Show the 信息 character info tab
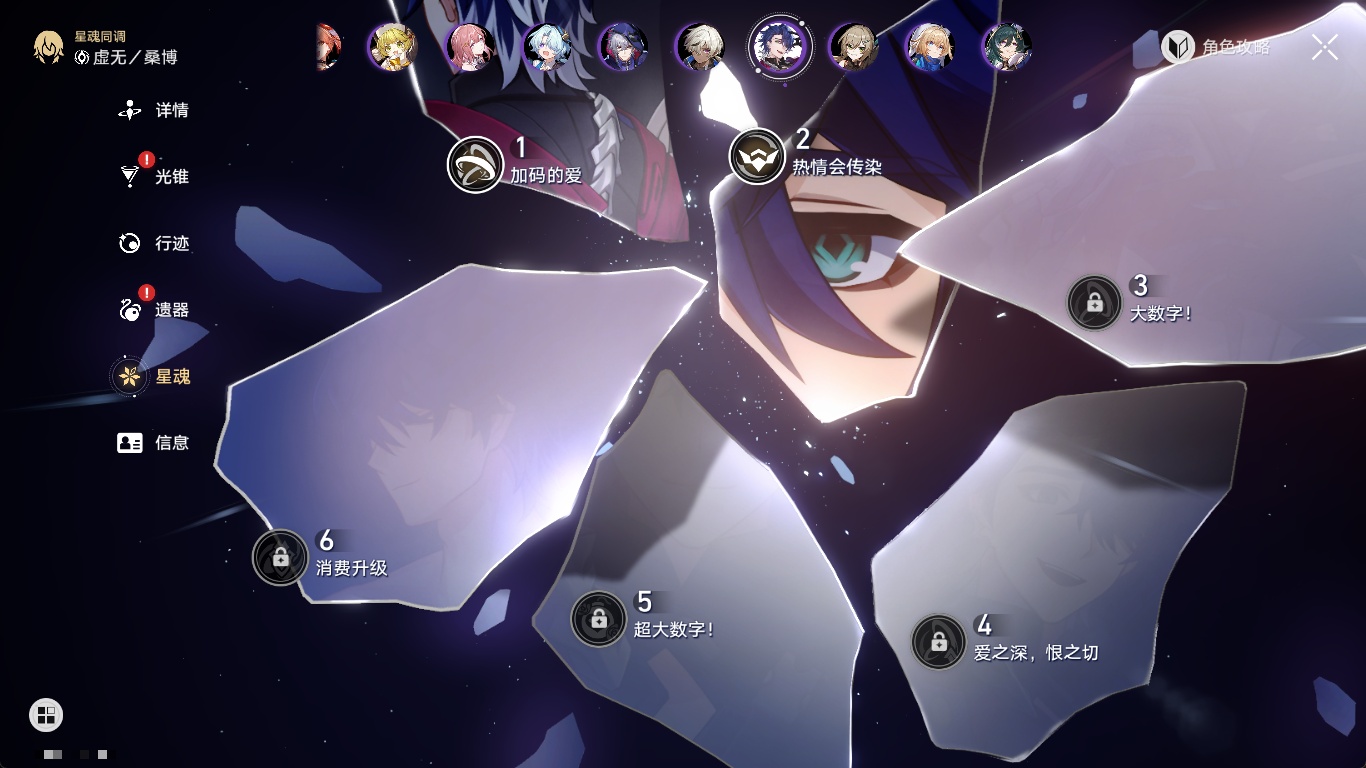Screen dimensions: 1366x768 [155, 442]
